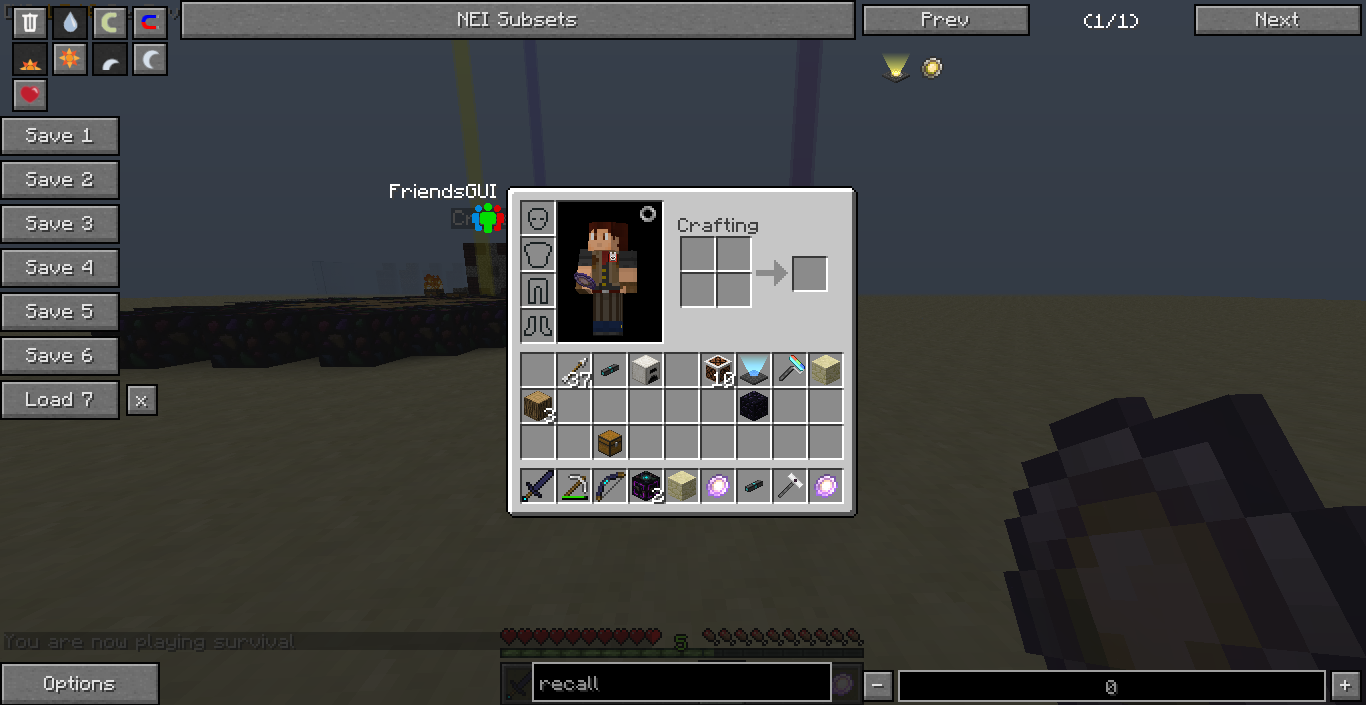Set time with the full sun button
This screenshot has height=705, width=1366.
pyautogui.click(x=70, y=59)
